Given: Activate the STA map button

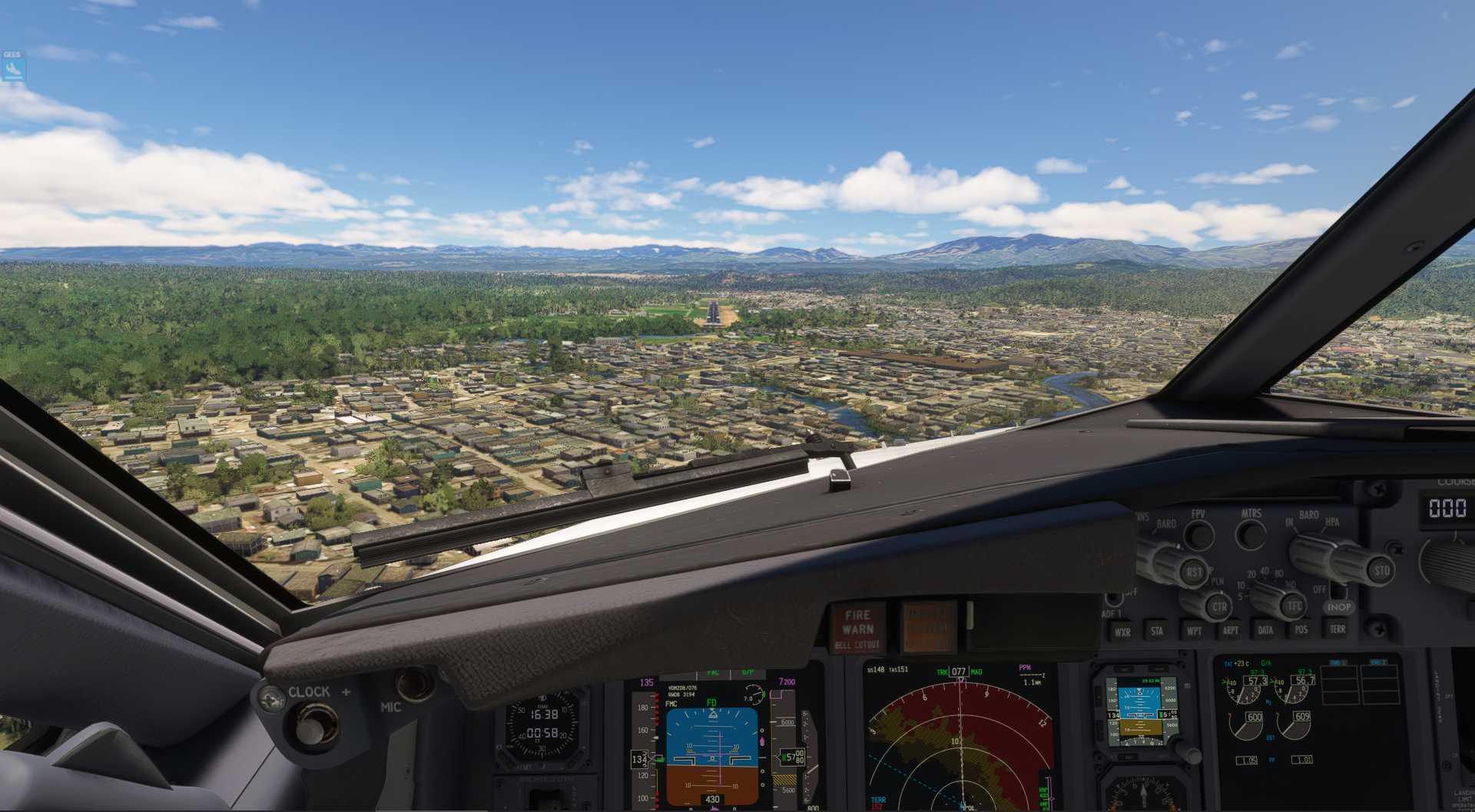Looking at the screenshot, I should point(1157,631).
